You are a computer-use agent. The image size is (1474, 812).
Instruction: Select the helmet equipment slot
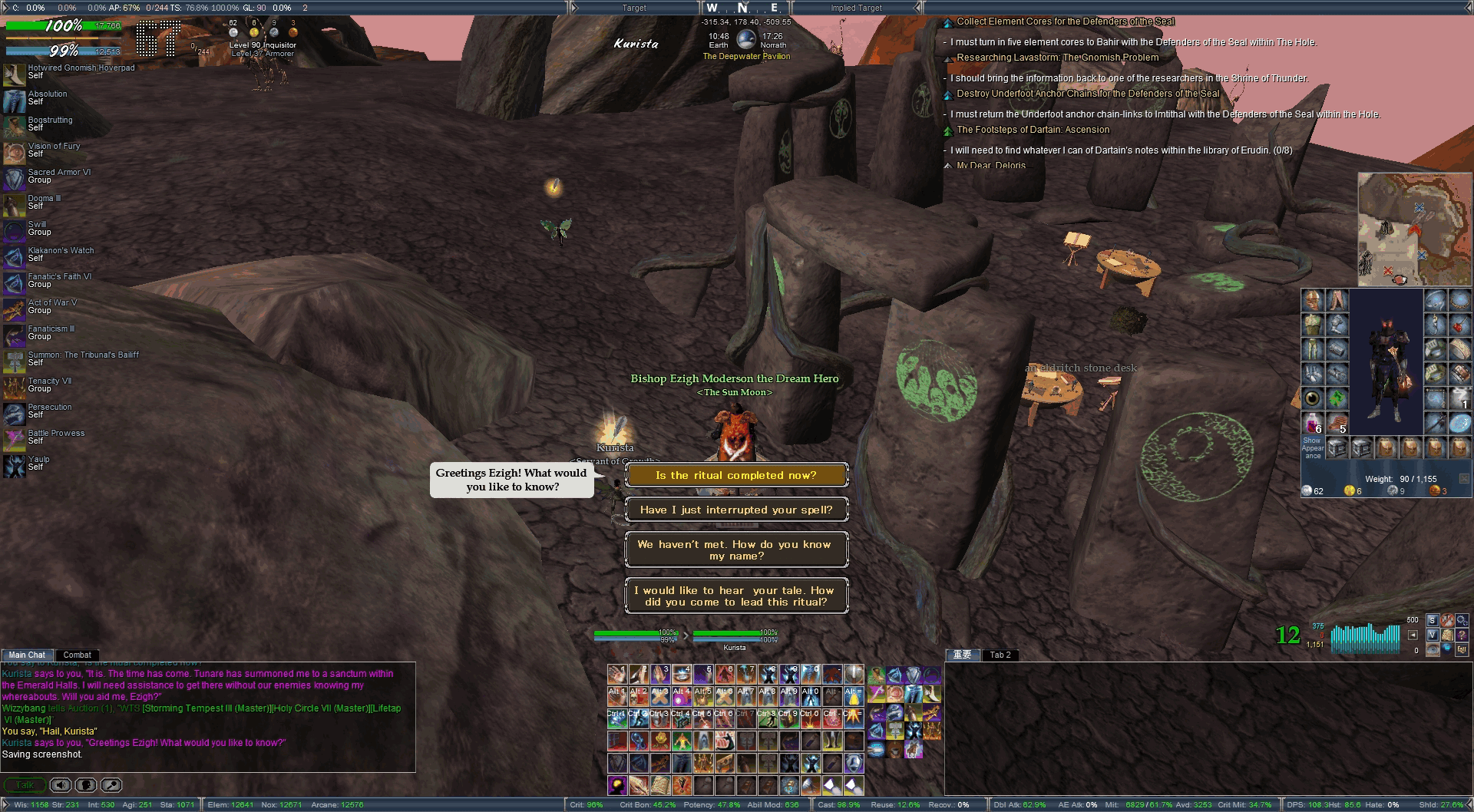[x=1312, y=300]
